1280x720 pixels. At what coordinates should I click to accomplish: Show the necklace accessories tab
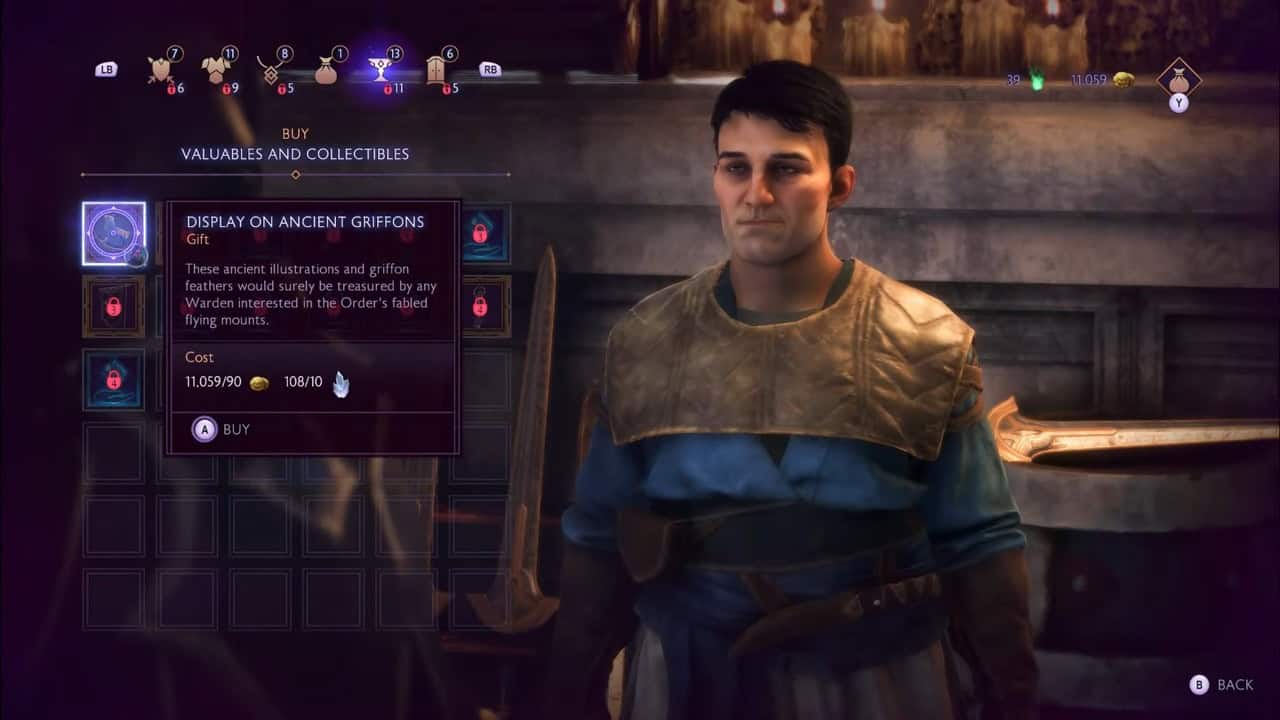[x=269, y=69]
